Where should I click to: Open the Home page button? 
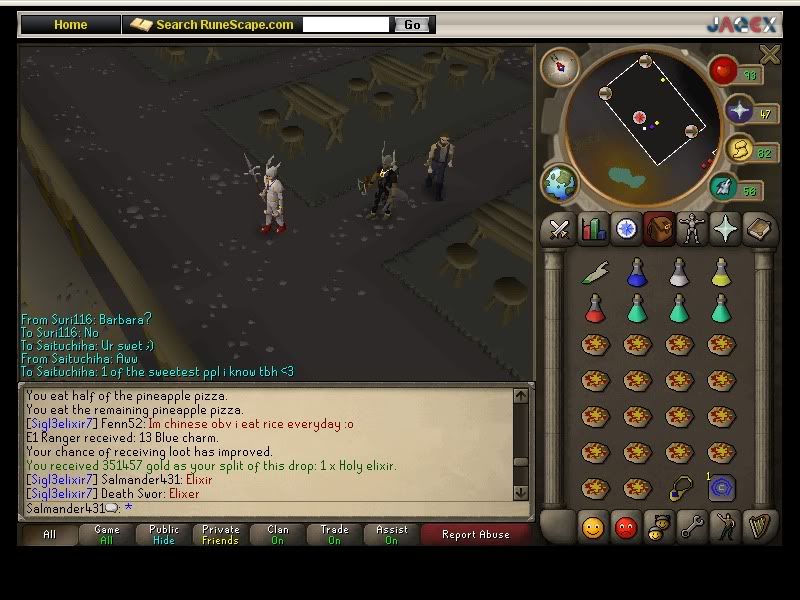point(70,25)
